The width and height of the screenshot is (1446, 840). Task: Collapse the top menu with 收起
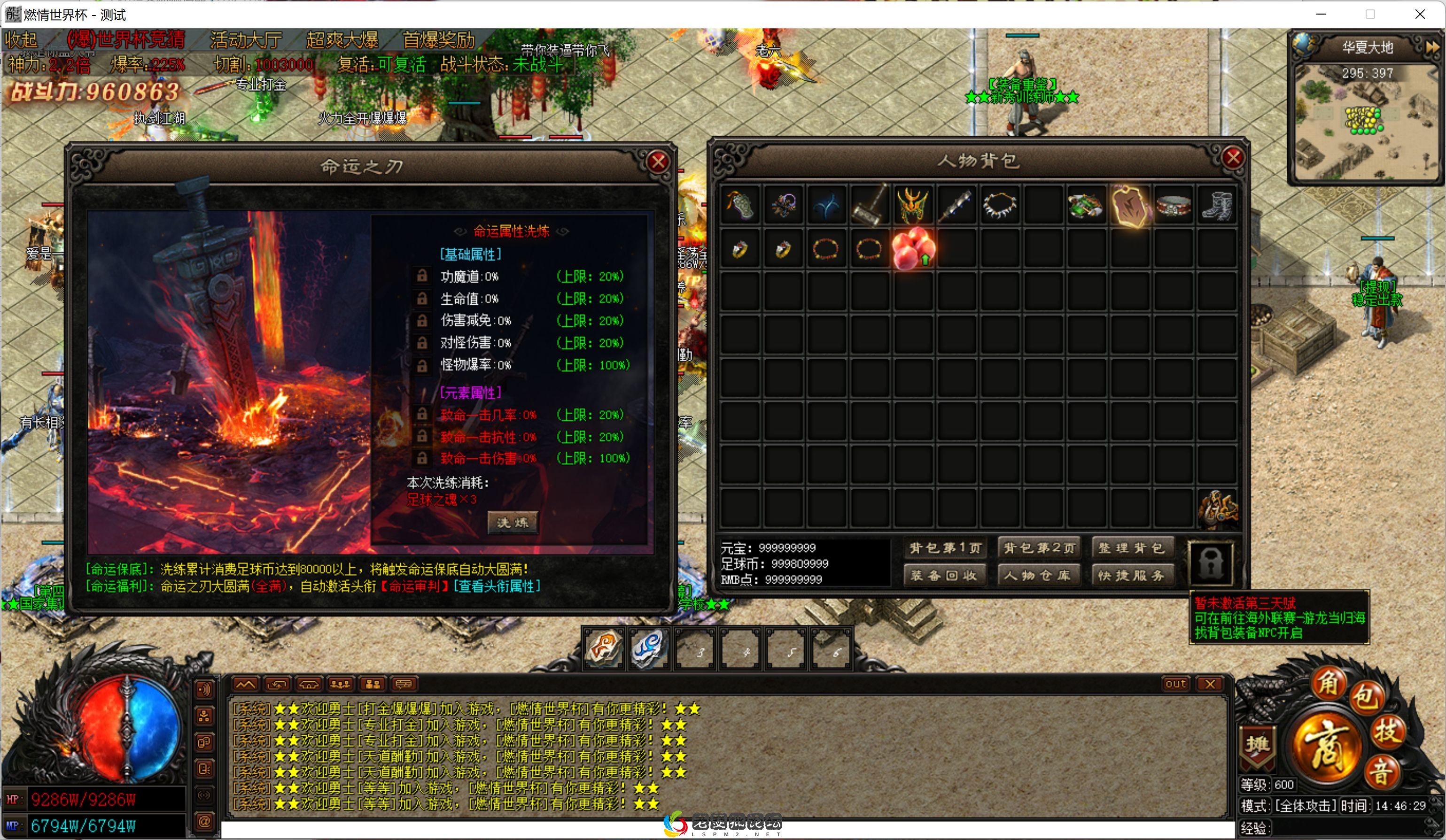point(21,40)
